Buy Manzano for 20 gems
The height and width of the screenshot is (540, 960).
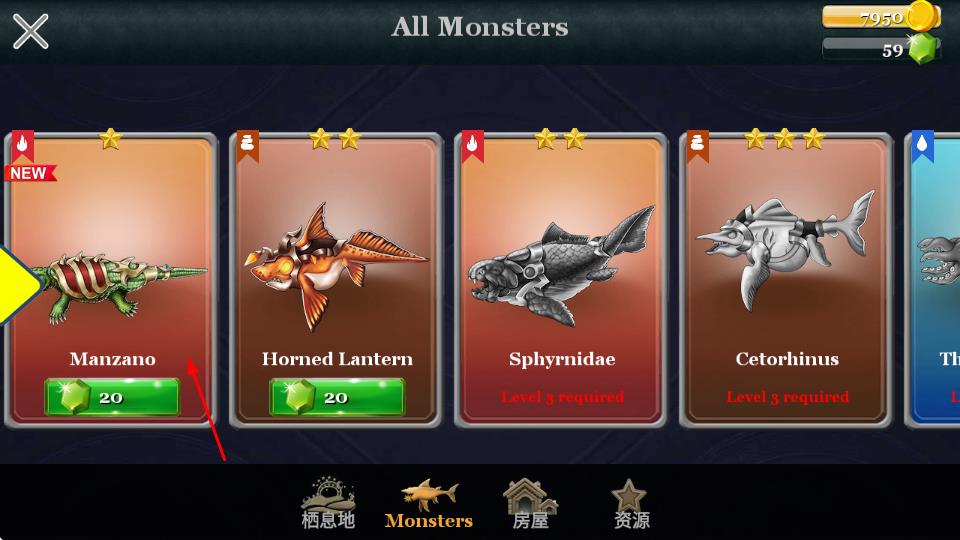click(x=112, y=397)
